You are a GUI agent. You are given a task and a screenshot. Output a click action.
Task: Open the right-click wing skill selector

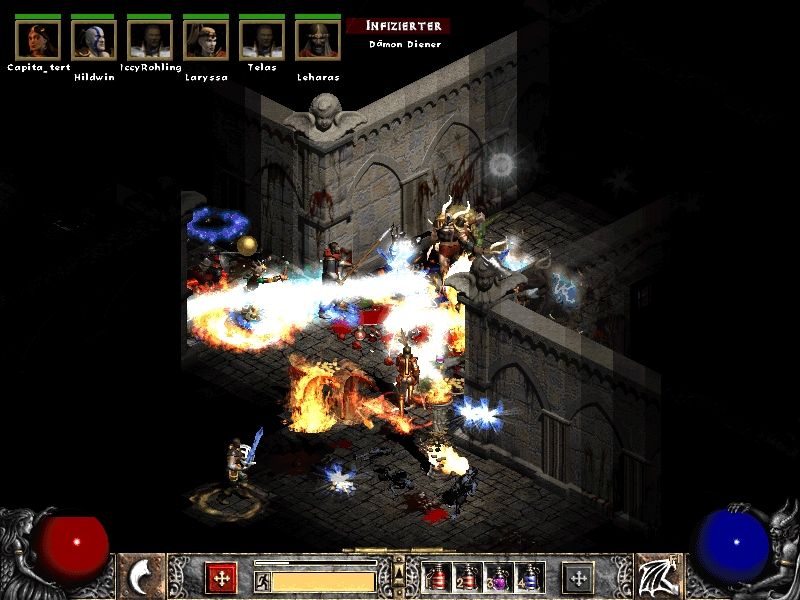pos(657,577)
